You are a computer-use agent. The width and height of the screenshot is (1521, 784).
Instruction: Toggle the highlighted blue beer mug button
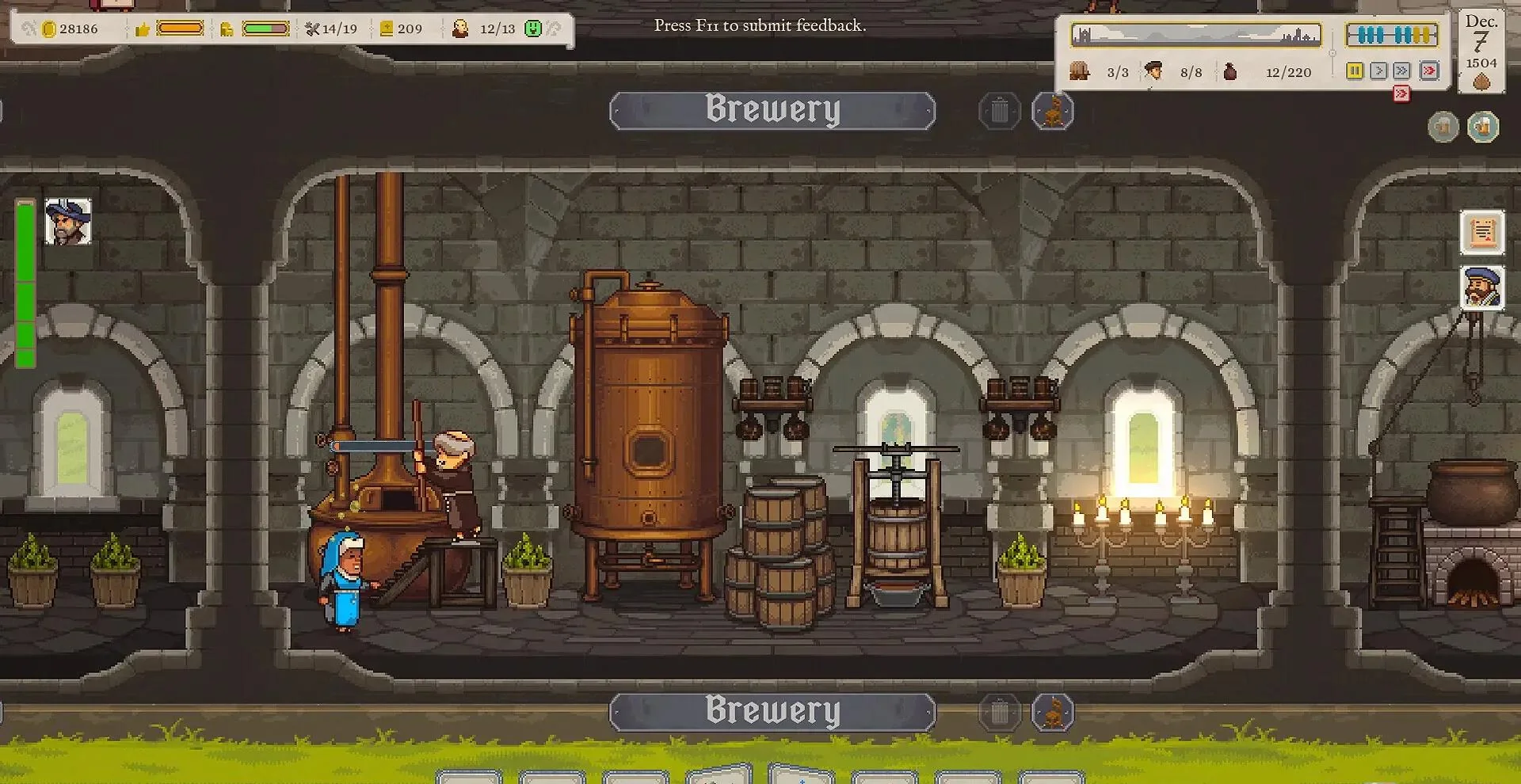[x=1483, y=127]
